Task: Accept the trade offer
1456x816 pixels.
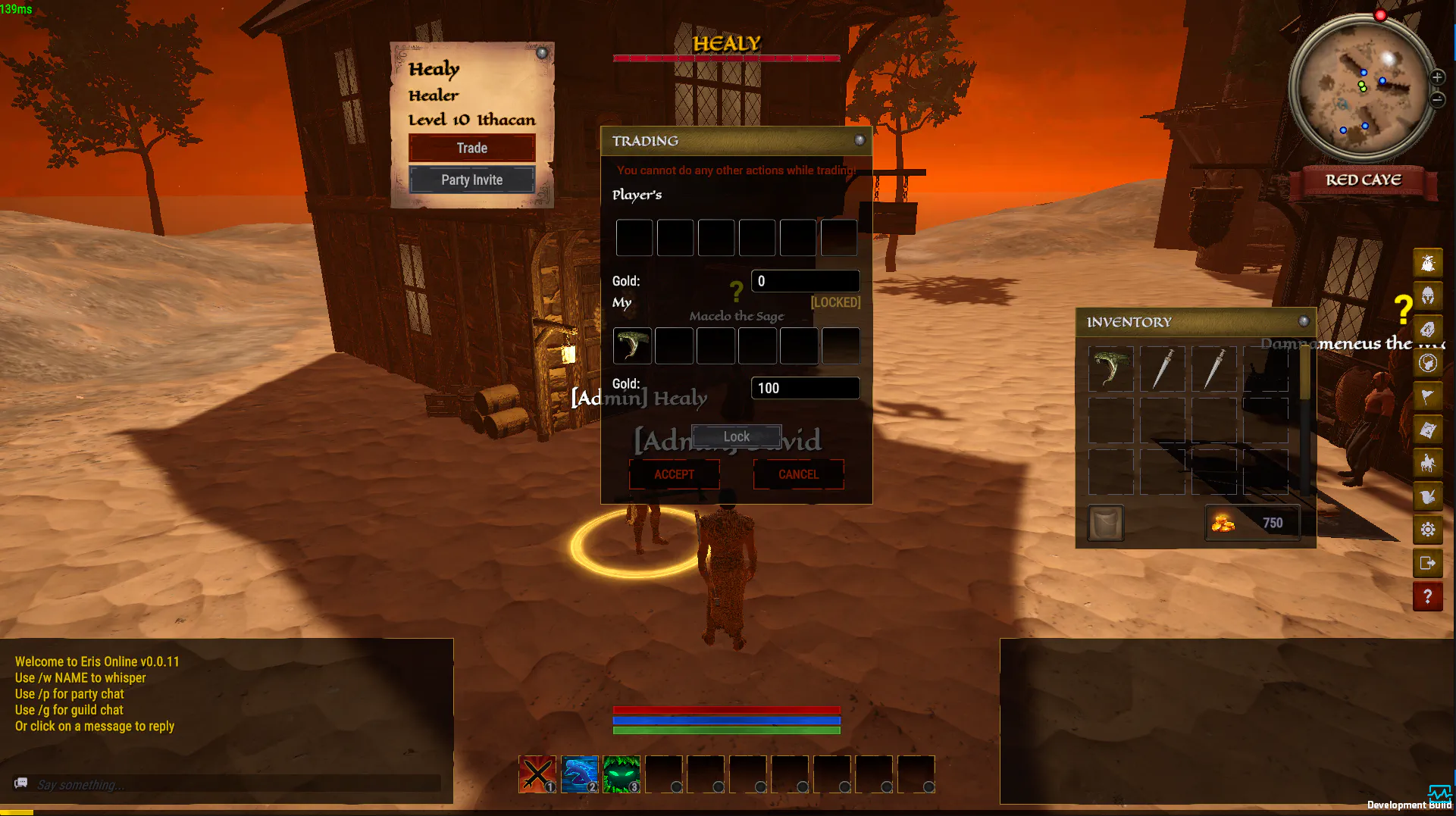Action: click(674, 474)
